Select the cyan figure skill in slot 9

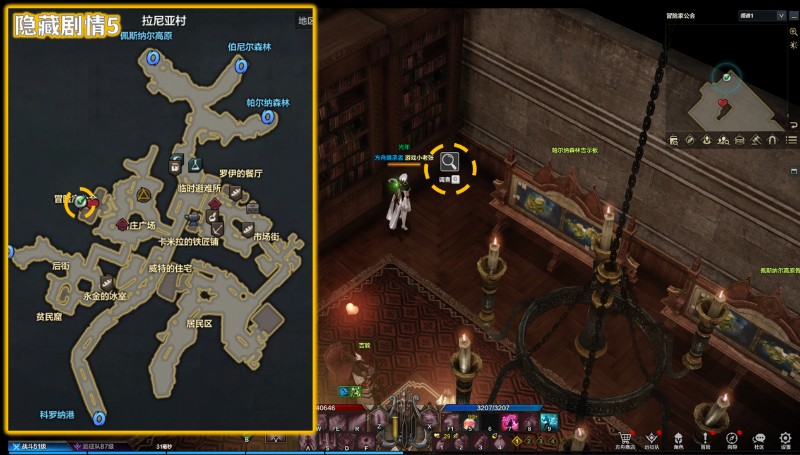(548, 421)
